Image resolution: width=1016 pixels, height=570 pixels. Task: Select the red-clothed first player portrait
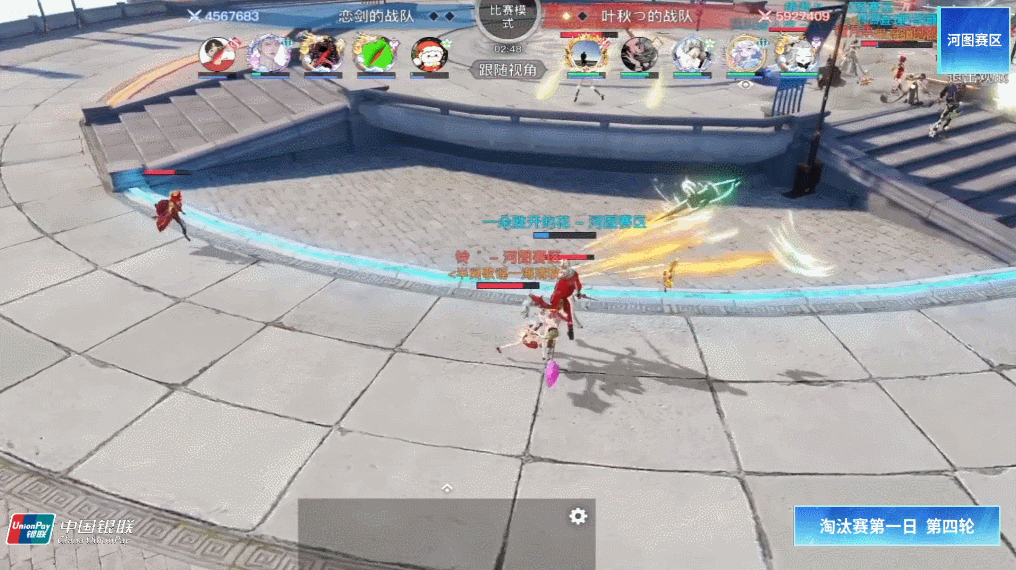(217, 53)
